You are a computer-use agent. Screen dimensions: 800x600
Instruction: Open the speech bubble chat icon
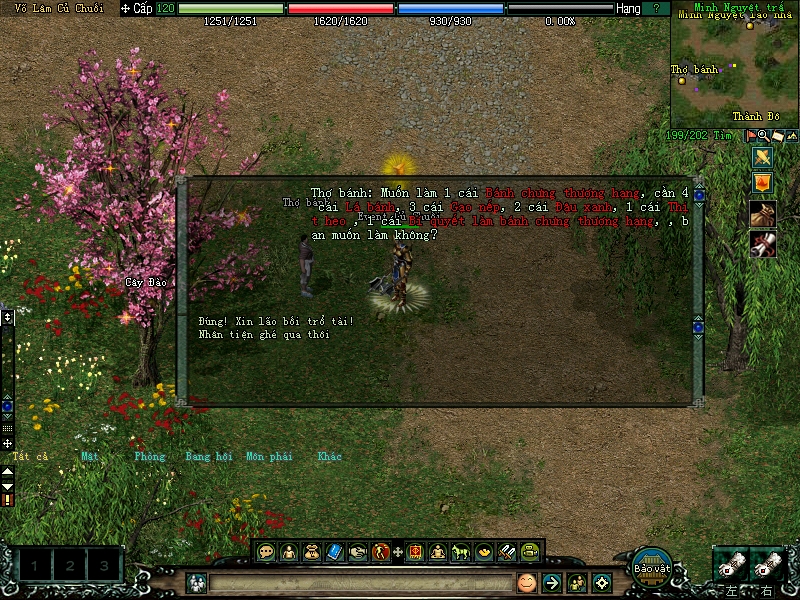266,551
